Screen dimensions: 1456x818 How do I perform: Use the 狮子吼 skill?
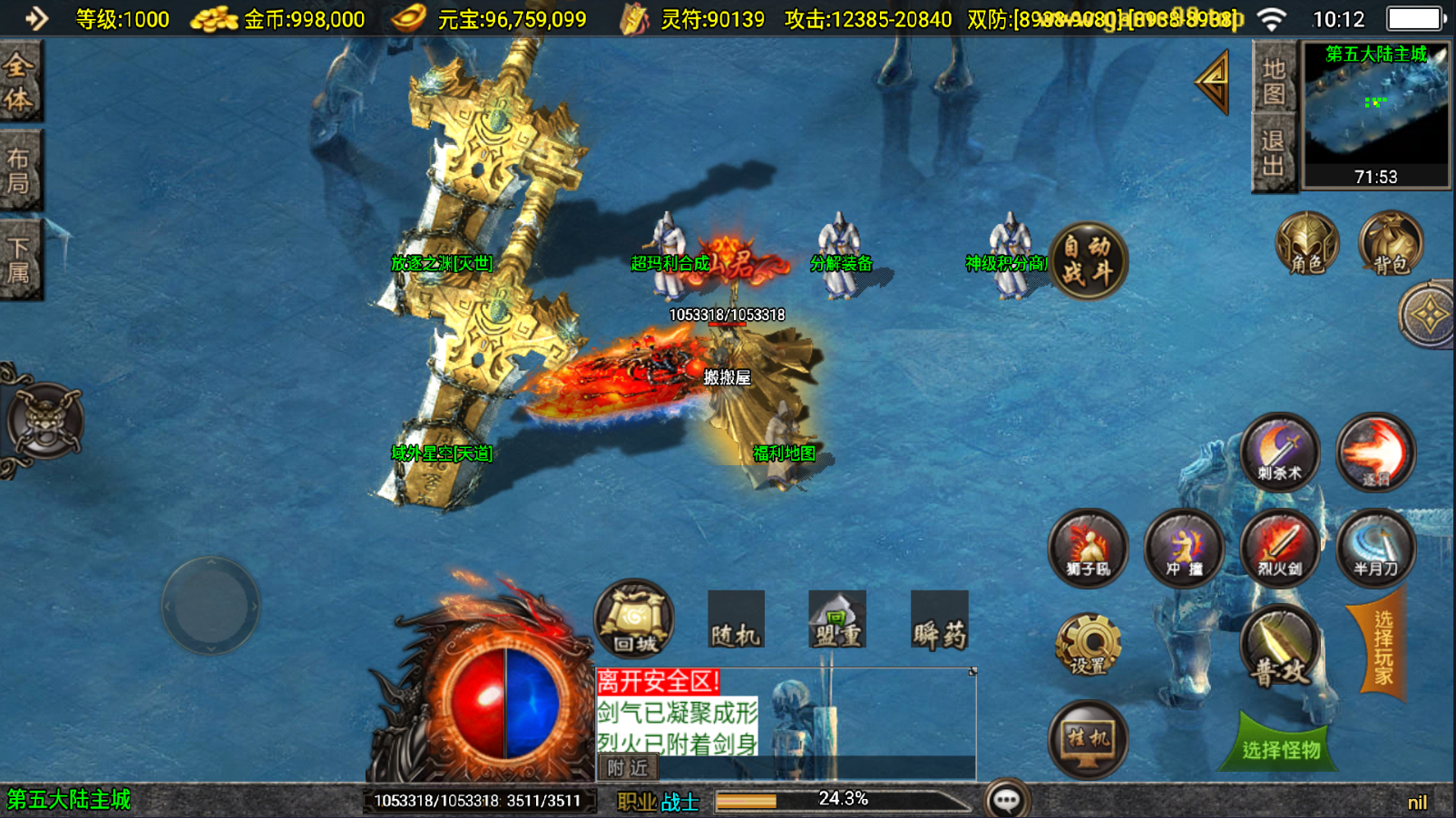(x=1087, y=549)
